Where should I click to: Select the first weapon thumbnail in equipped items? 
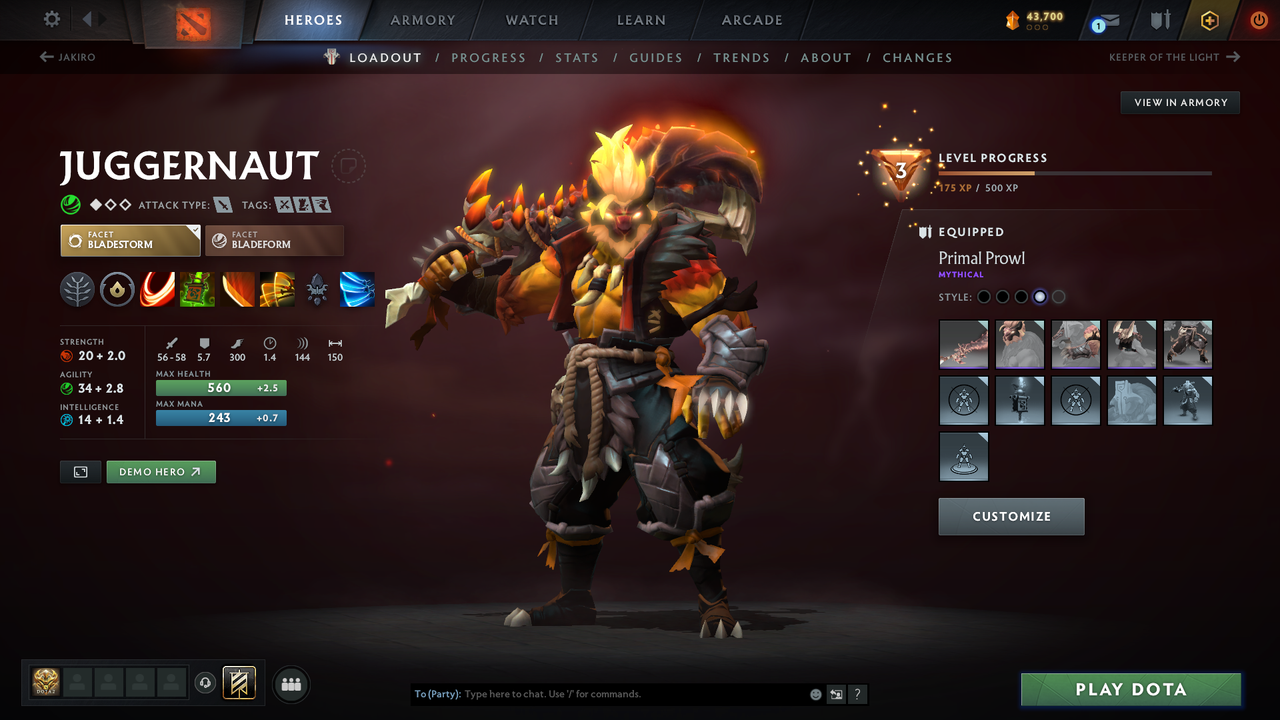pyautogui.click(x=963, y=344)
